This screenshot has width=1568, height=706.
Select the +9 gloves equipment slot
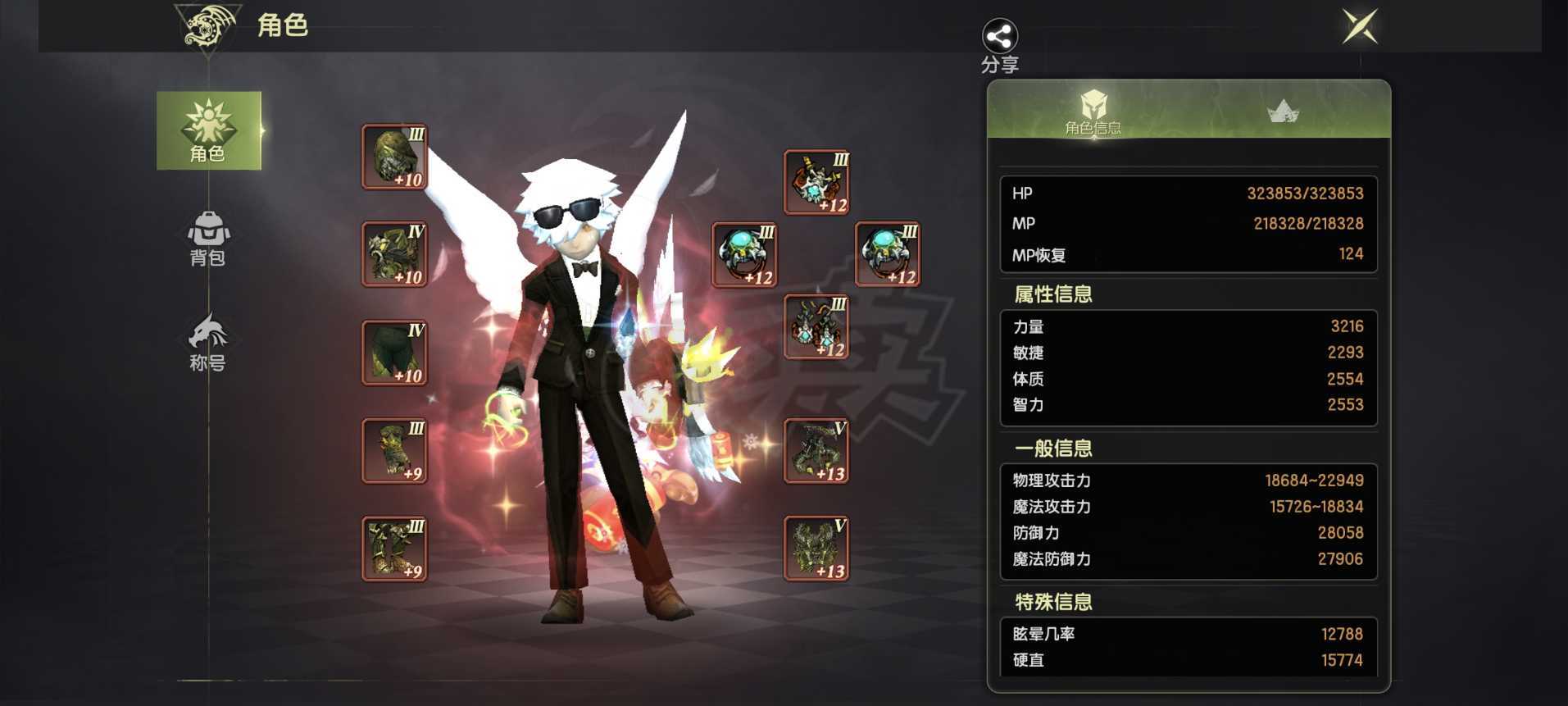tap(394, 451)
